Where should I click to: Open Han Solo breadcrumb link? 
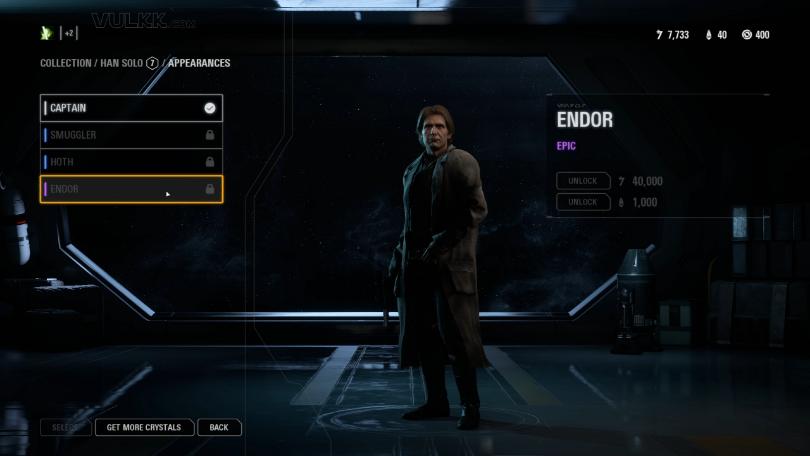[x=120, y=63]
